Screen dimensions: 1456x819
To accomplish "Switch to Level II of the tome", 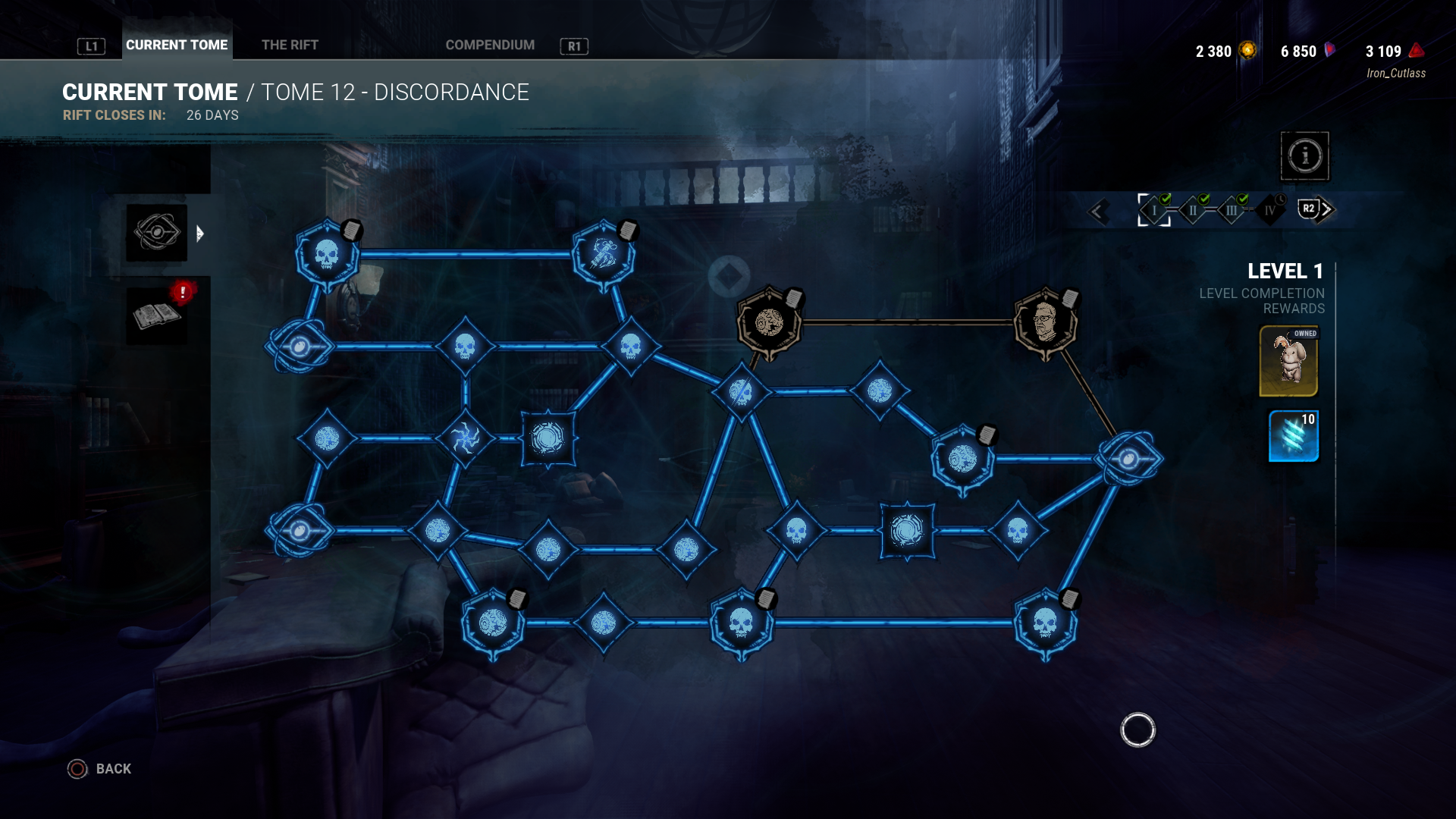I will point(1192,210).
